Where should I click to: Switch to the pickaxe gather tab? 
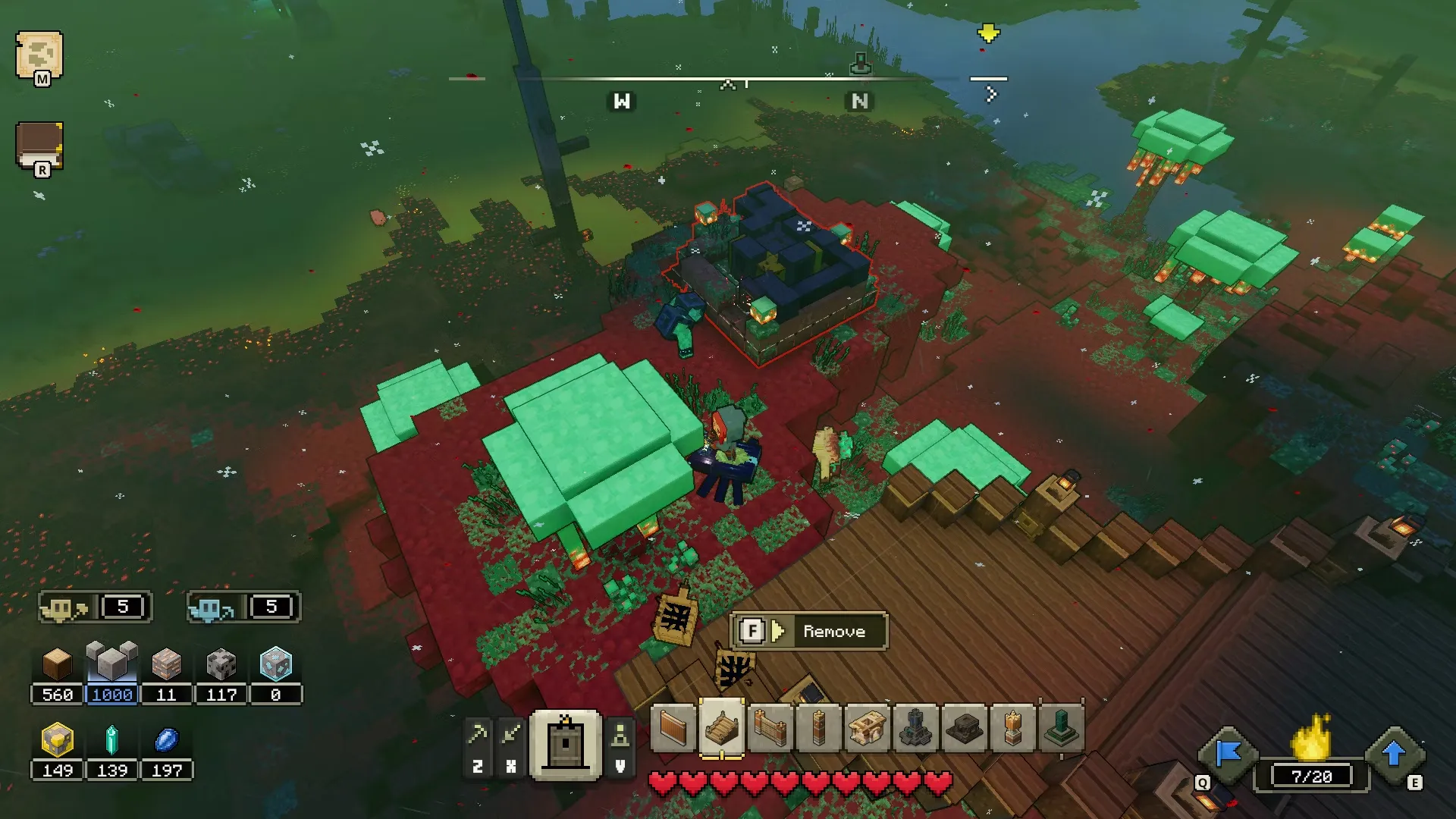(478, 734)
